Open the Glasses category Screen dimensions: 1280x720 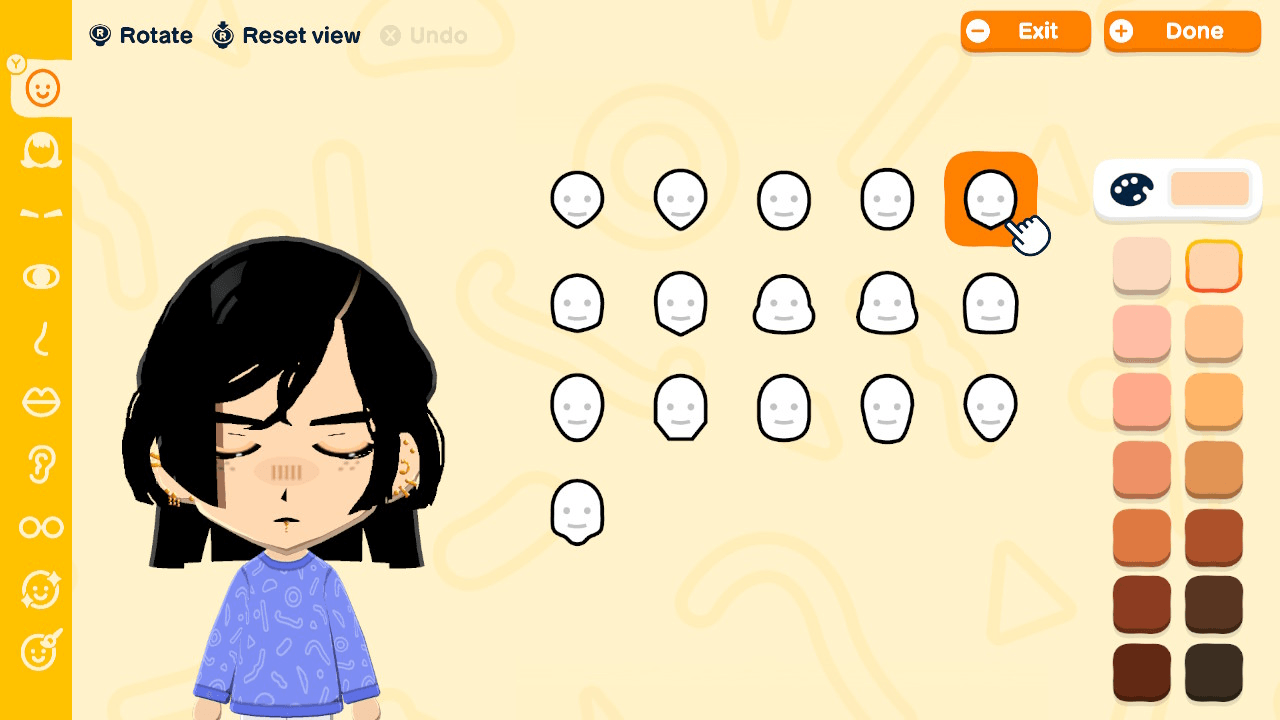pyautogui.click(x=40, y=527)
